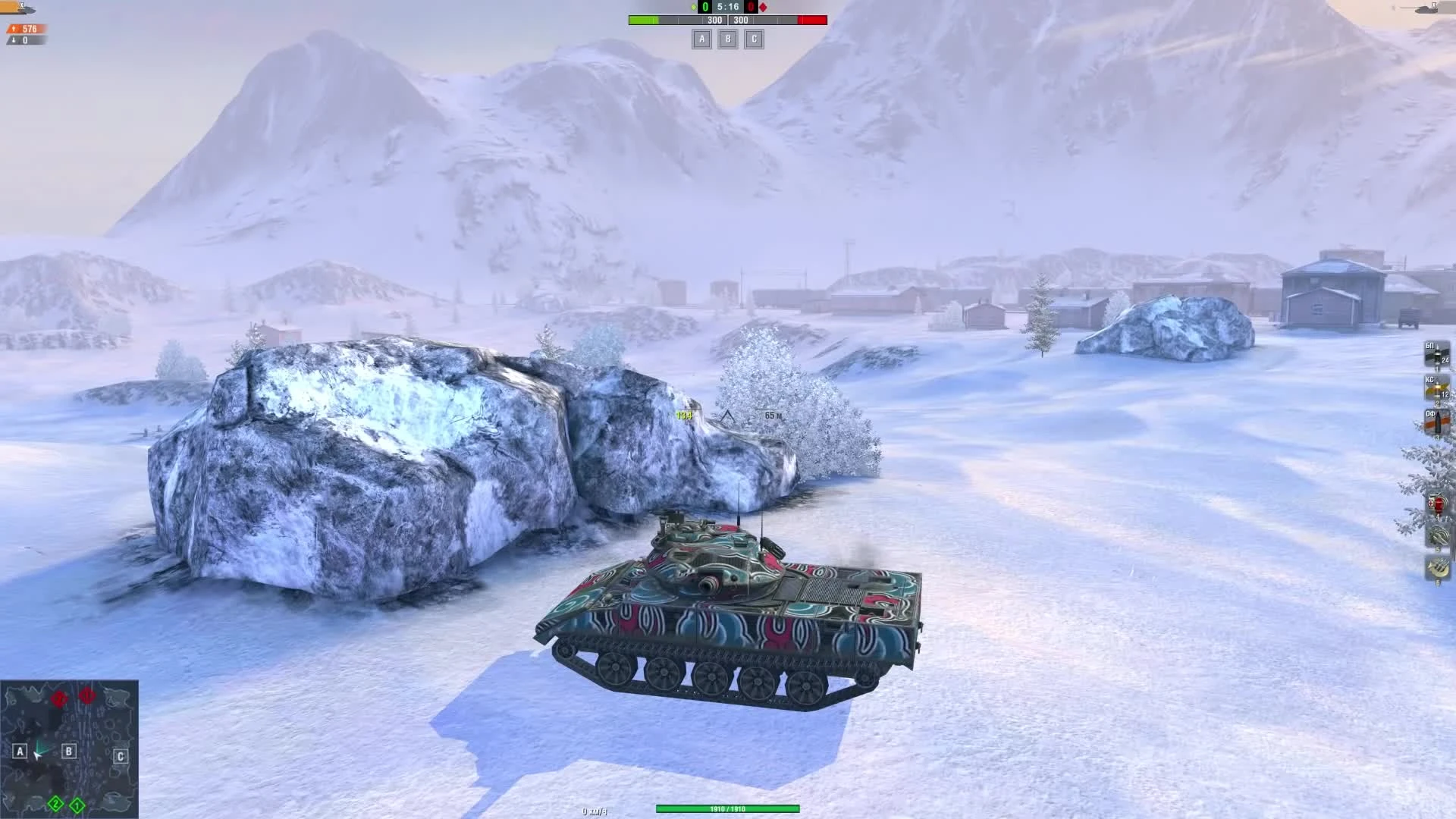Click the red team diamond beside the timer
1456x819 pixels.
tap(763, 7)
